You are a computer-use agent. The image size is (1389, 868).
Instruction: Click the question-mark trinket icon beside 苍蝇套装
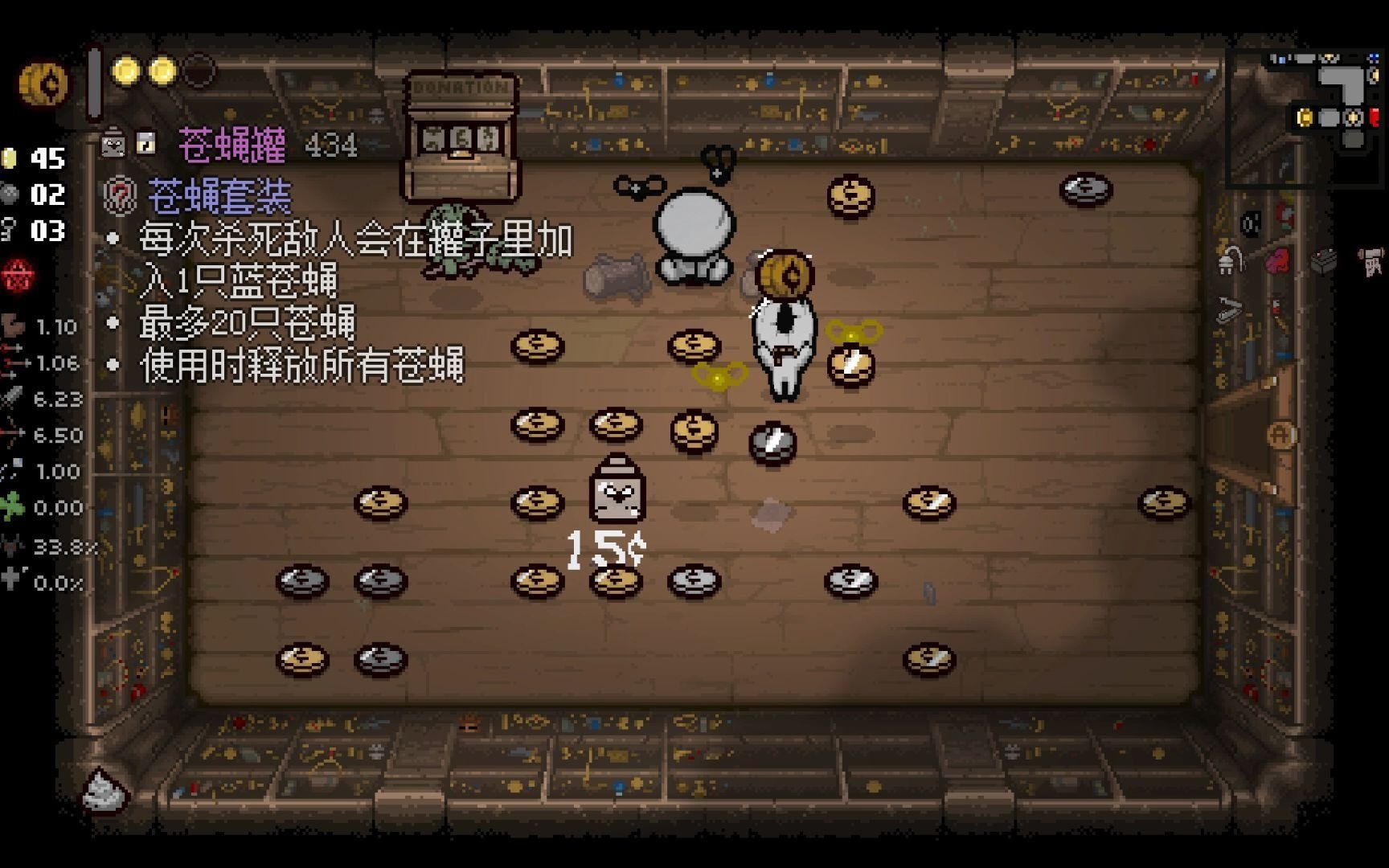(119, 198)
